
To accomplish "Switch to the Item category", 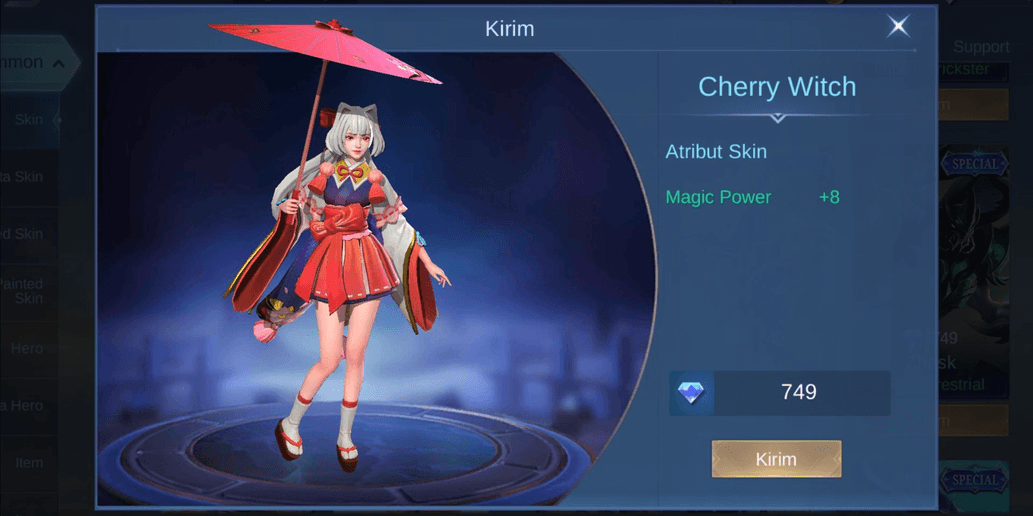I will pyautogui.click(x=29, y=463).
